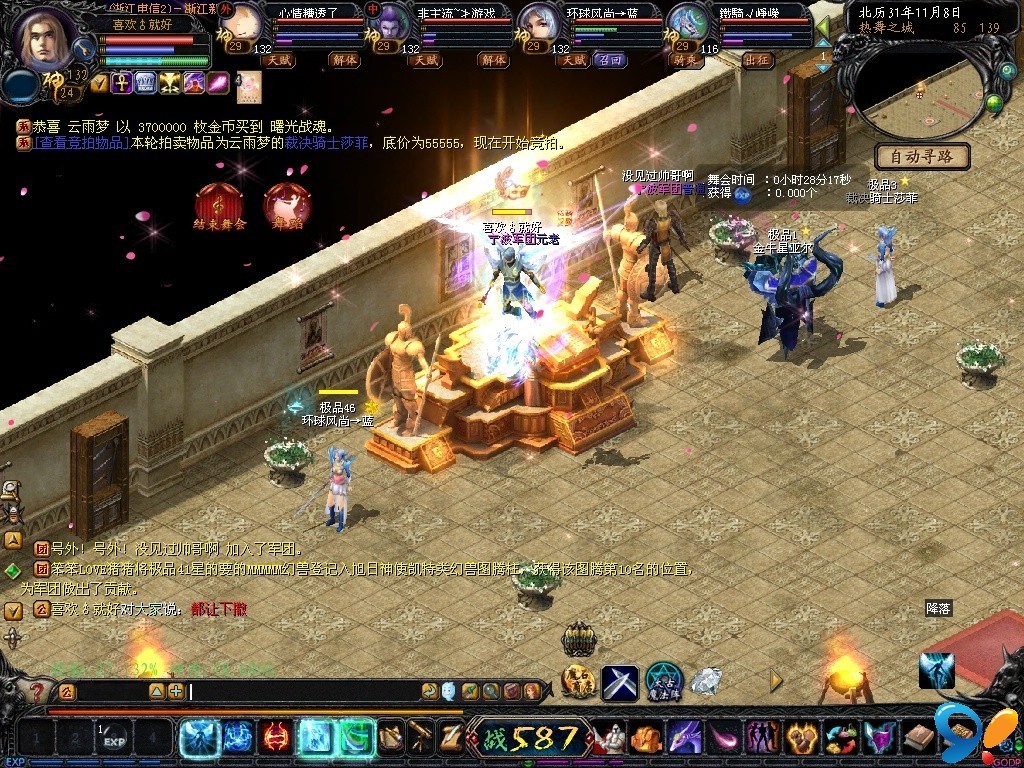The image size is (1024, 768).
Task: Click the 自动寻路 auto-pathfinding button
Action: pos(921,156)
